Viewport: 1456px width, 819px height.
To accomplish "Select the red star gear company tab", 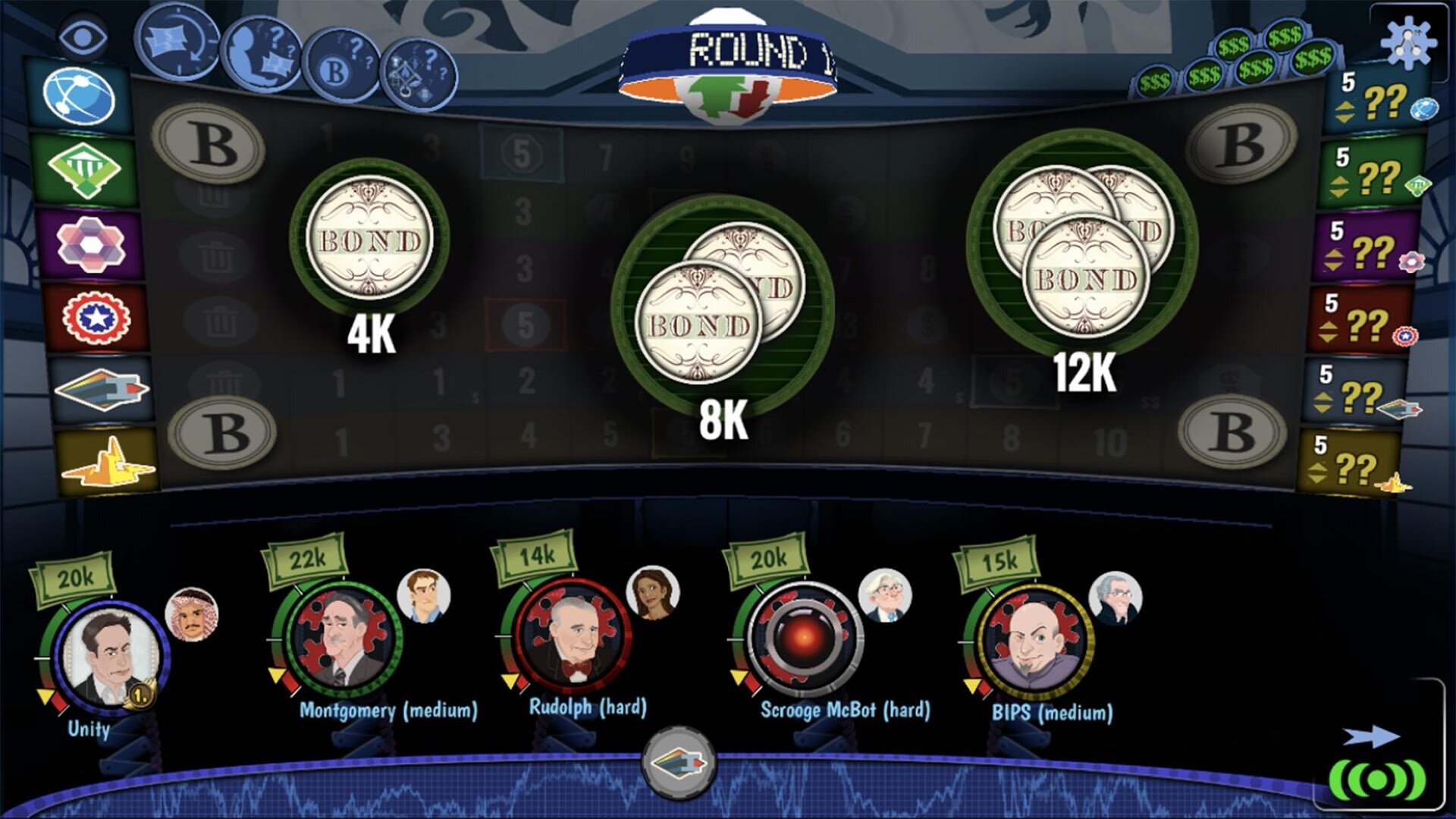I will pos(96,317).
